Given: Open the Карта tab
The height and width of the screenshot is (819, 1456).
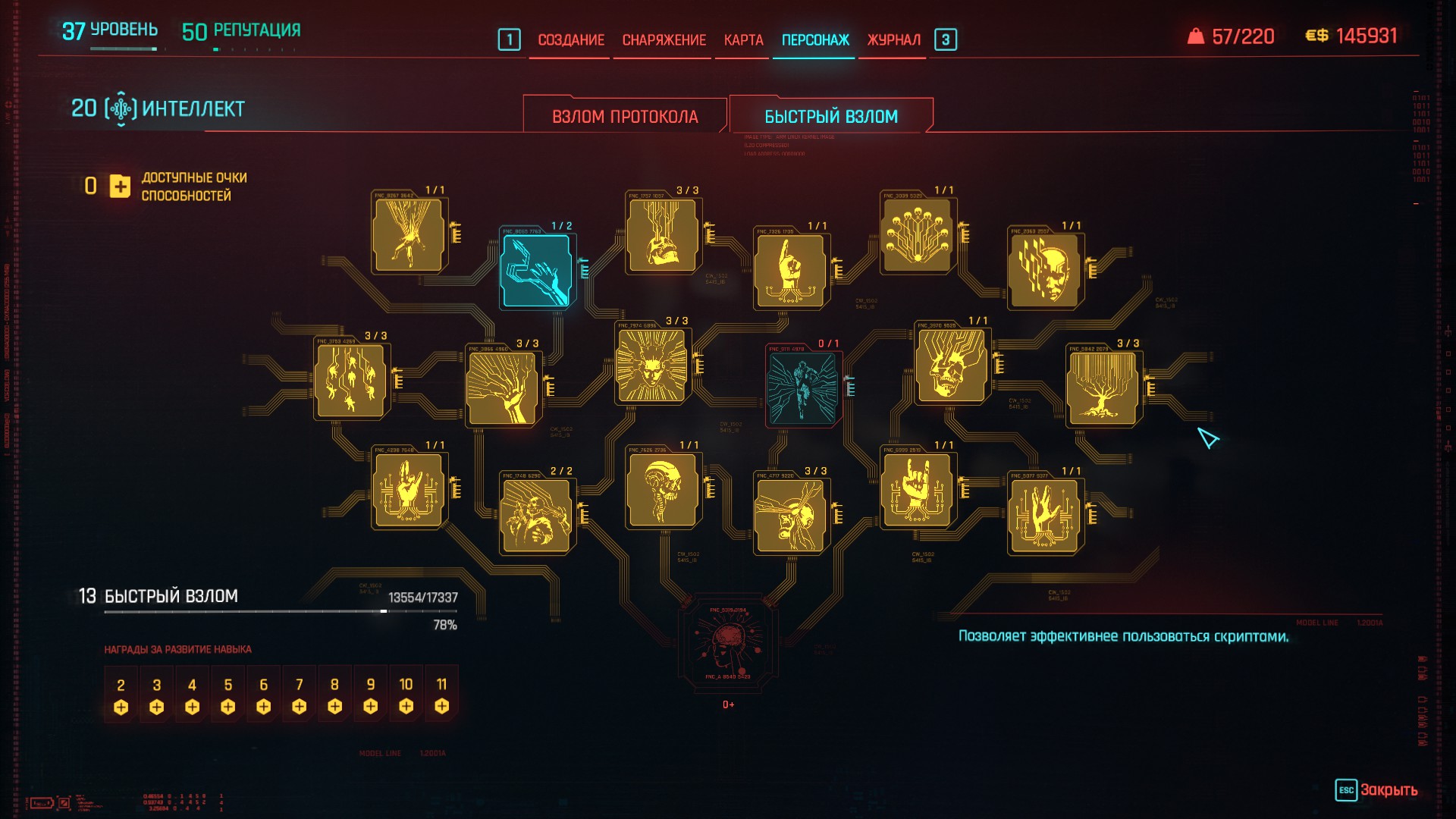Looking at the screenshot, I should pyautogui.click(x=743, y=40).
